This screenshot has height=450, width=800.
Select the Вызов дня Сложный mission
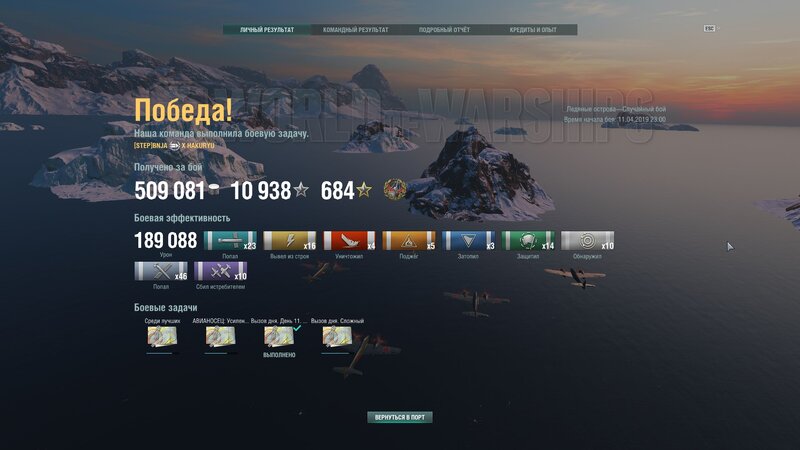pos(337,337)
